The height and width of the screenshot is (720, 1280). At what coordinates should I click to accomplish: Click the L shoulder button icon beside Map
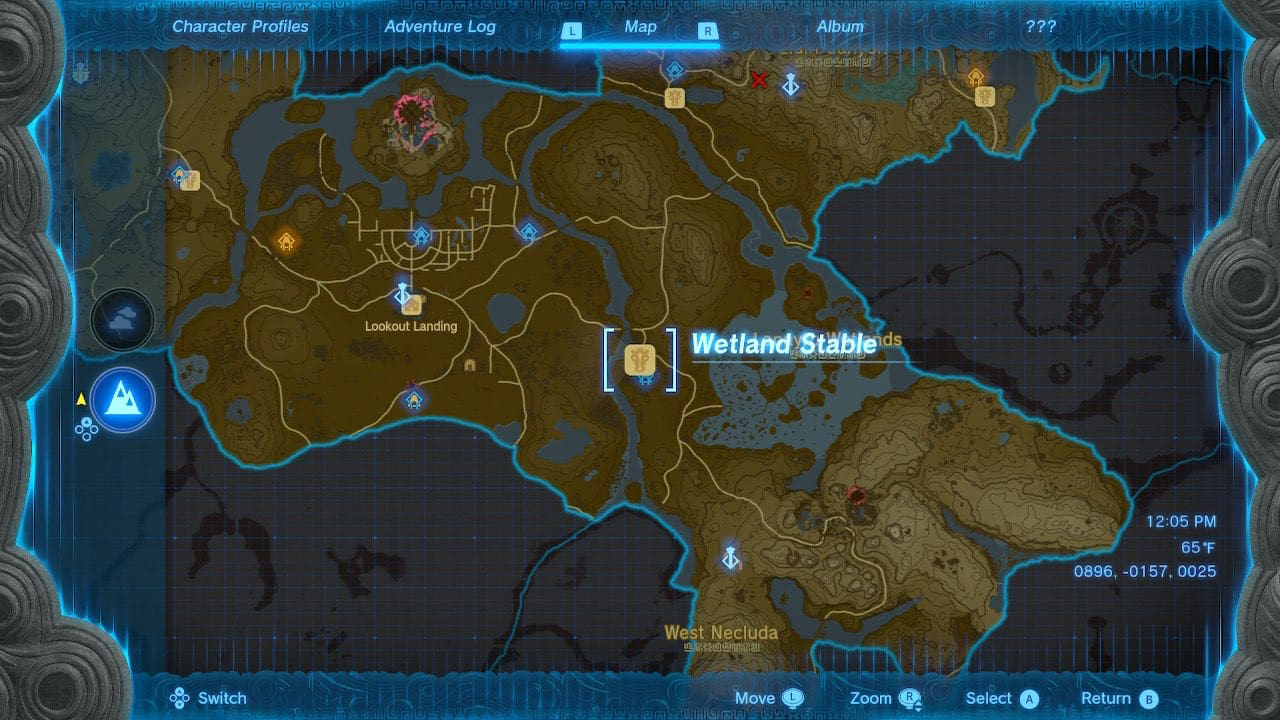pyautogui.click(x=572, y=31)
